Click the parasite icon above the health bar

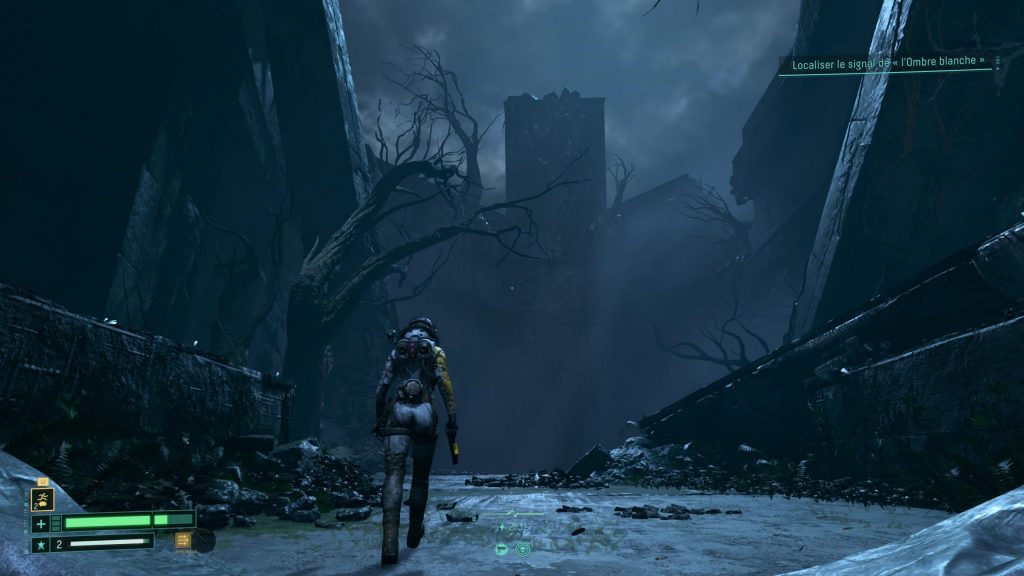pyautogui.click(x=42, y=498)
